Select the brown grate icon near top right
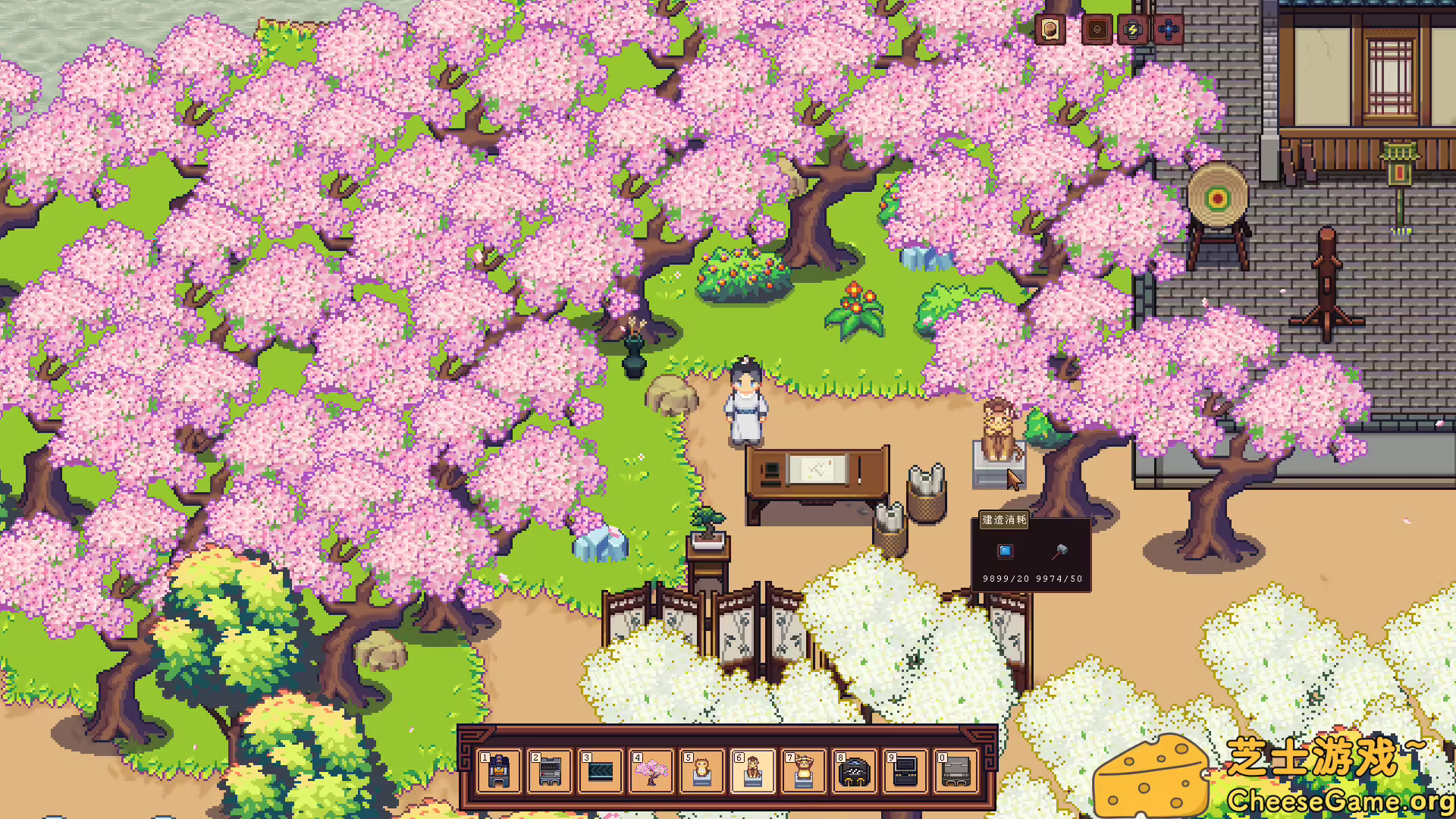 pos(1096,30)
